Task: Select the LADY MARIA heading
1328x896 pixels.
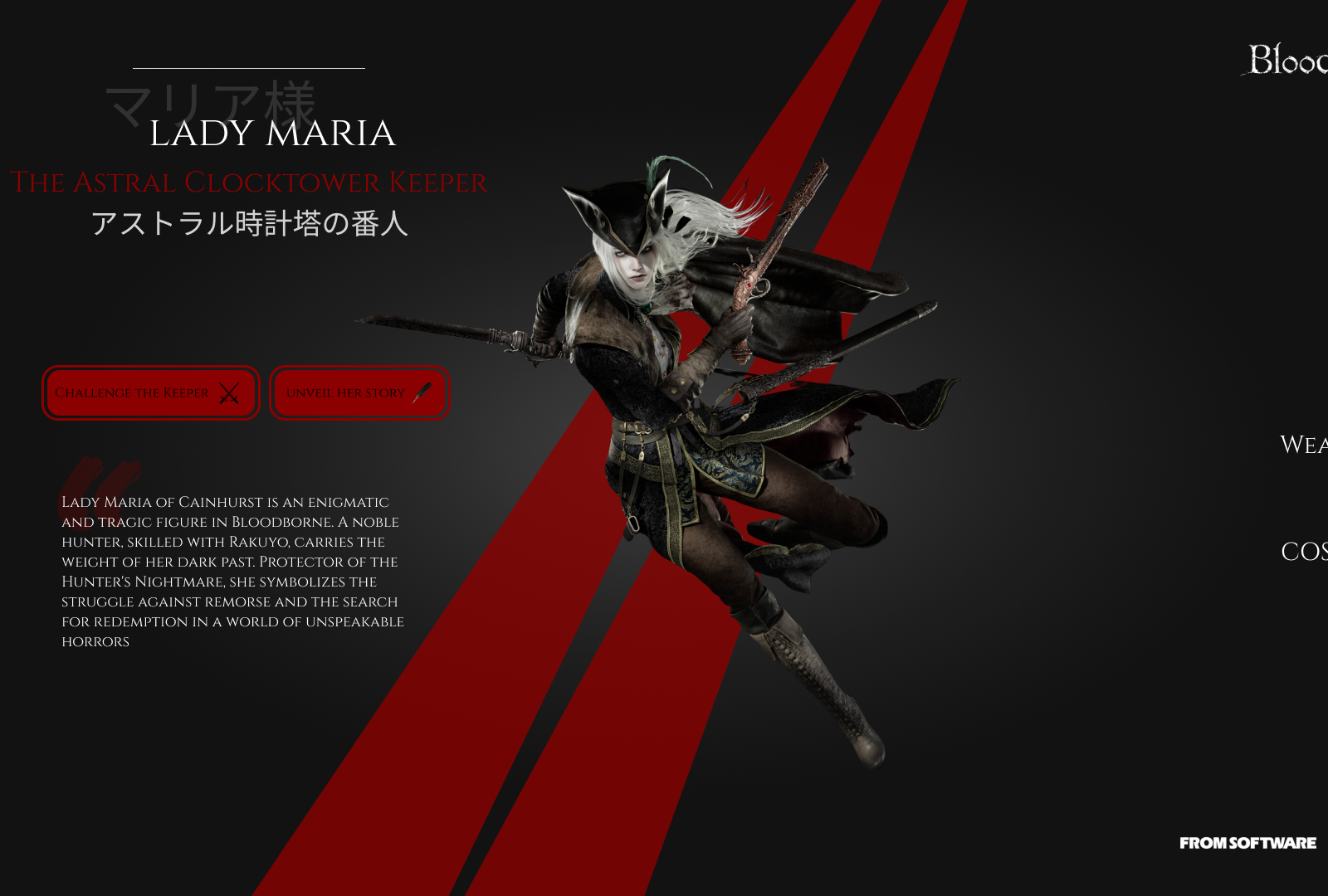Action: (274, 134)
